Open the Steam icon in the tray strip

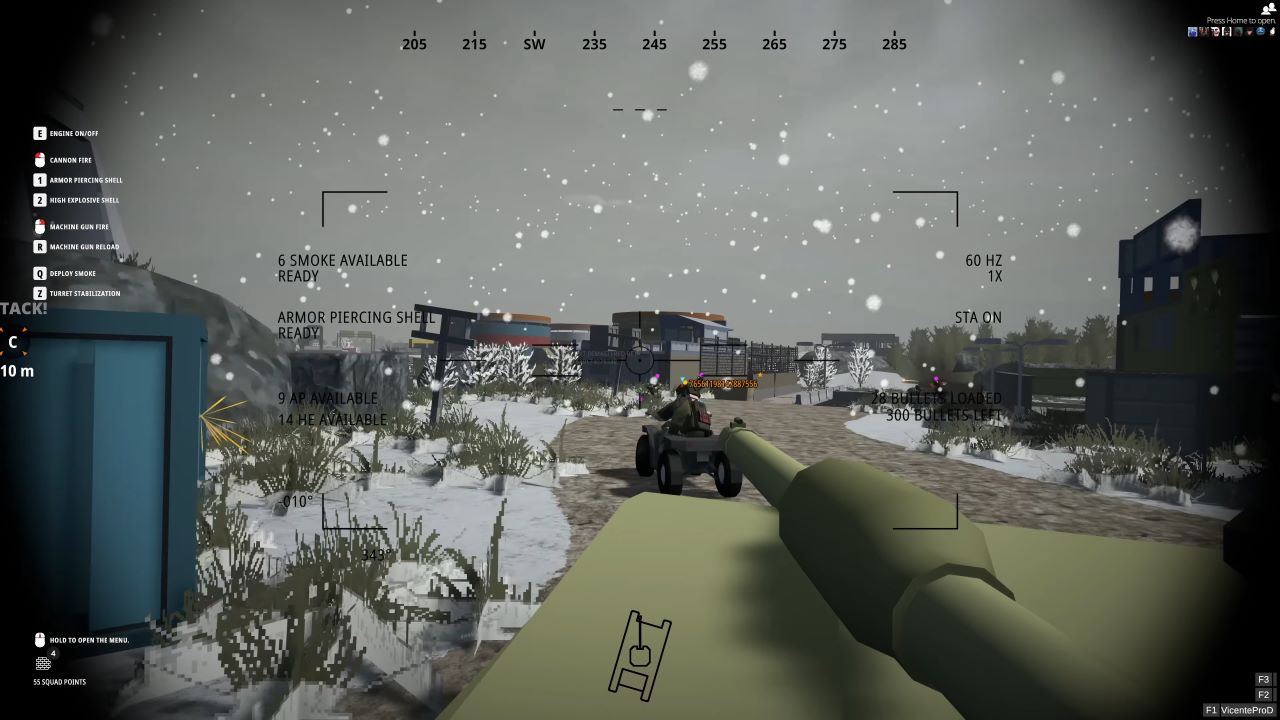pyautogui.click(x=1191, y=31)
